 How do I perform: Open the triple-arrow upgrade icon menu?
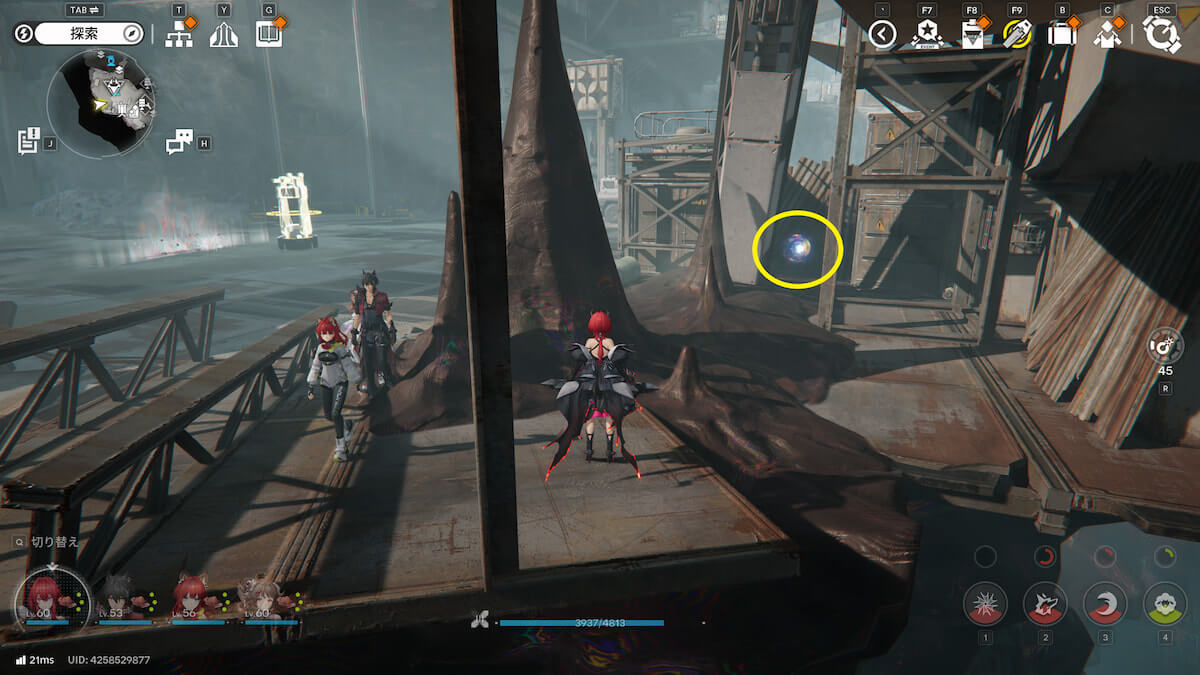(224, 35)
